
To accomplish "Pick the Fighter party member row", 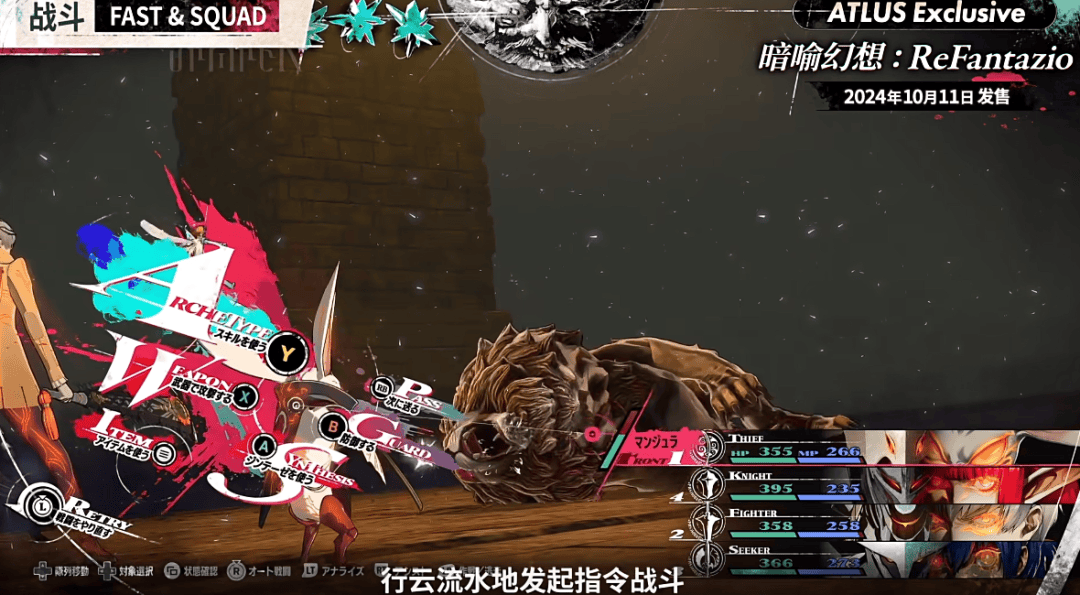I will pyautogui.click(x=790, y=519).
